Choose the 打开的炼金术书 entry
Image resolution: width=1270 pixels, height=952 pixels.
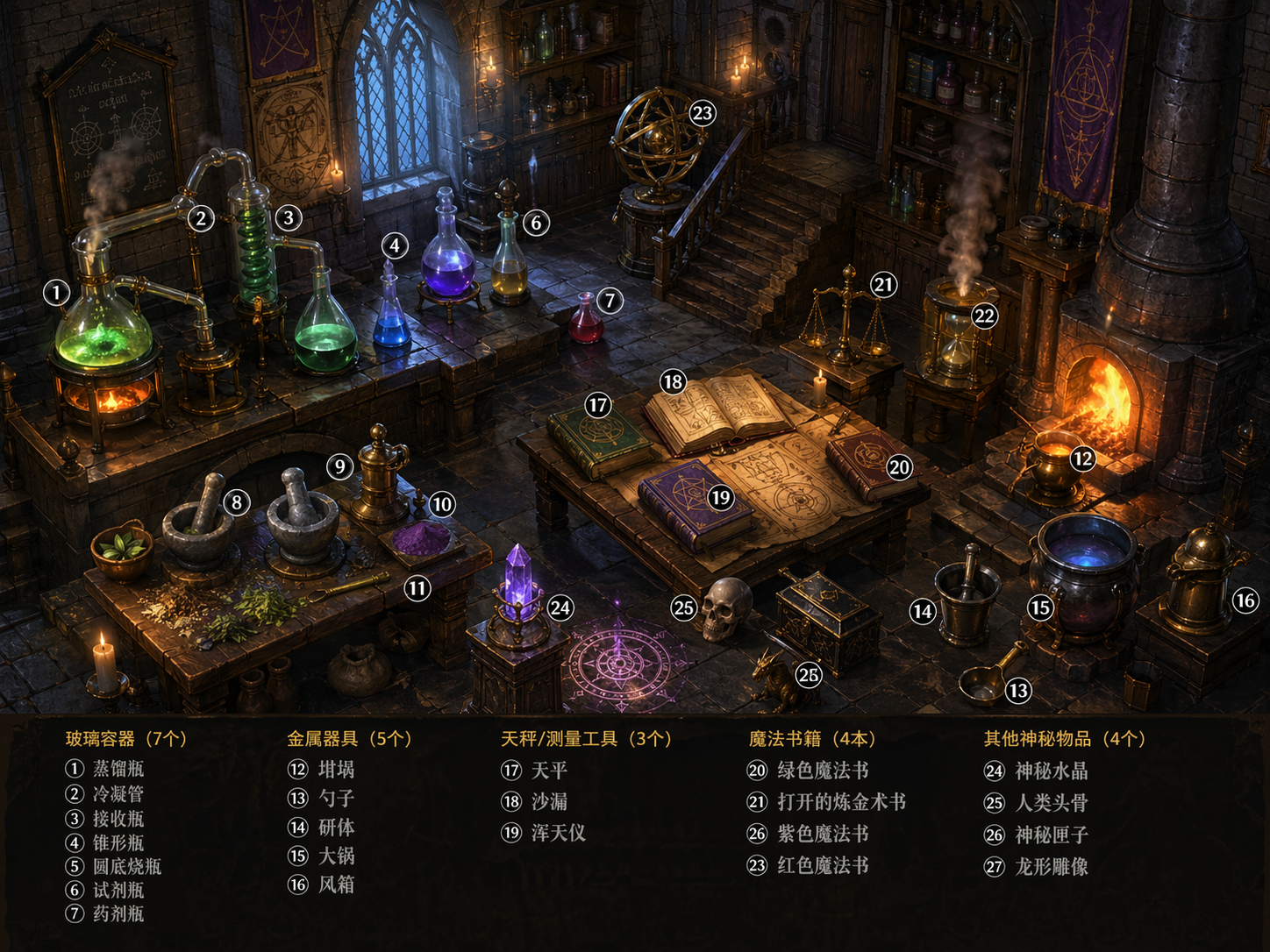tap(841, 802)
